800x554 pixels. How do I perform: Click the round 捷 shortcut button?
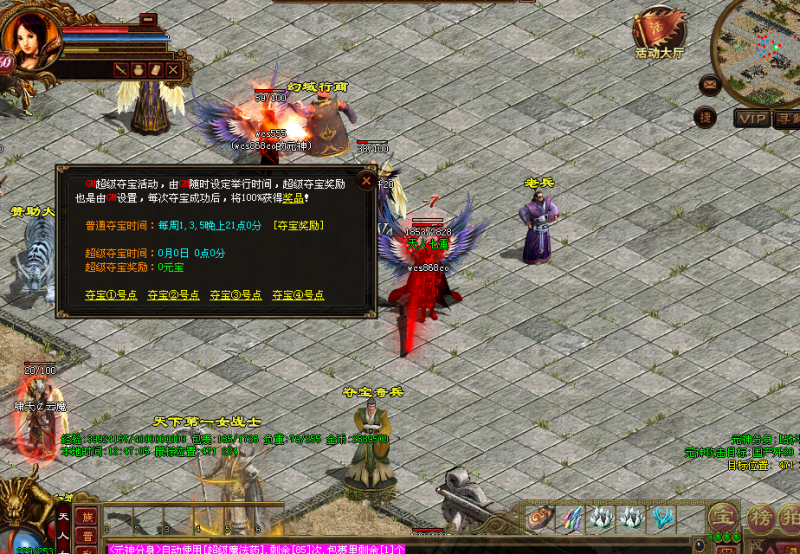(706, 117)
